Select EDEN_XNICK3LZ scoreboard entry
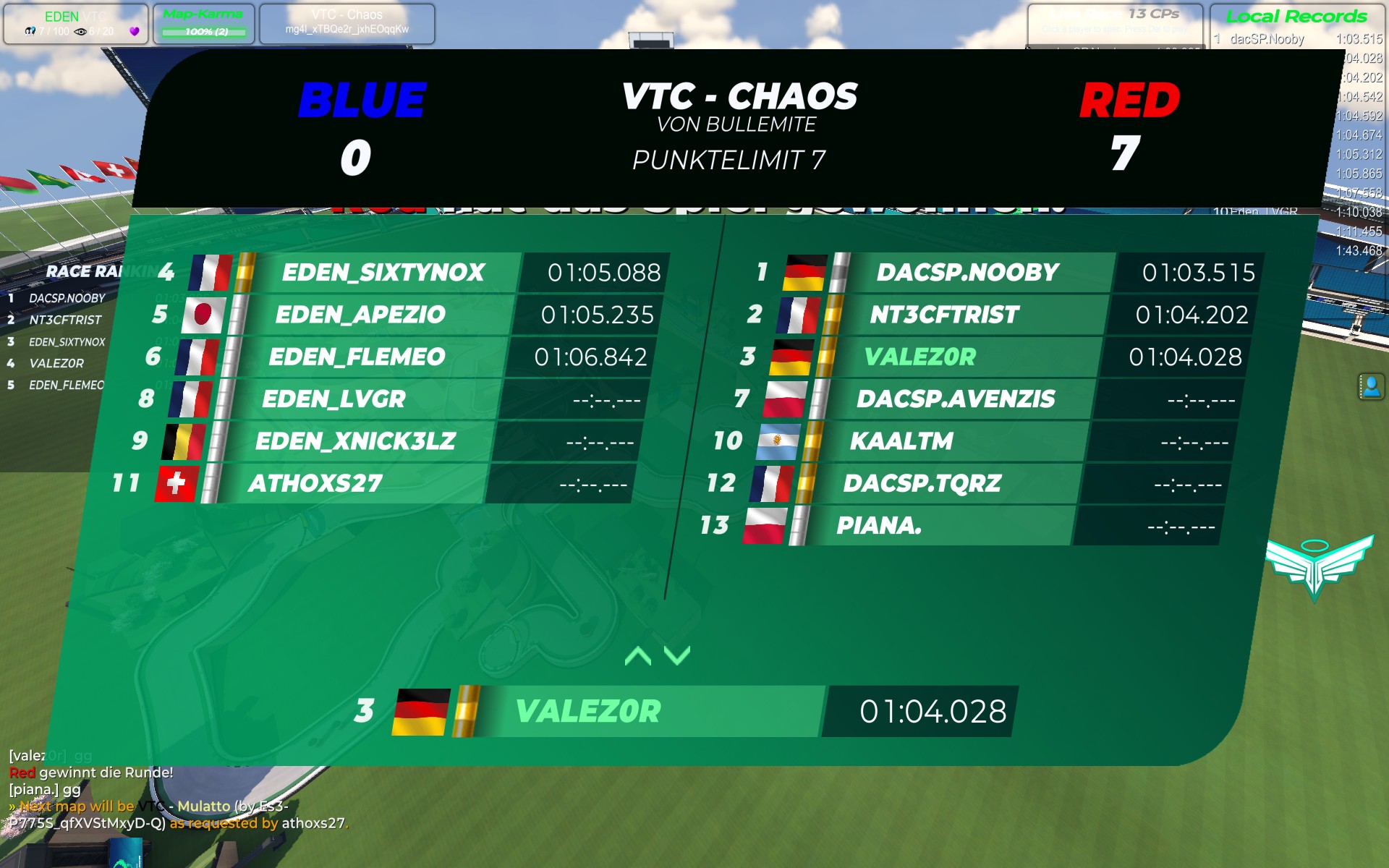This screenshot has width=1389, height=868. click(355, 441)
